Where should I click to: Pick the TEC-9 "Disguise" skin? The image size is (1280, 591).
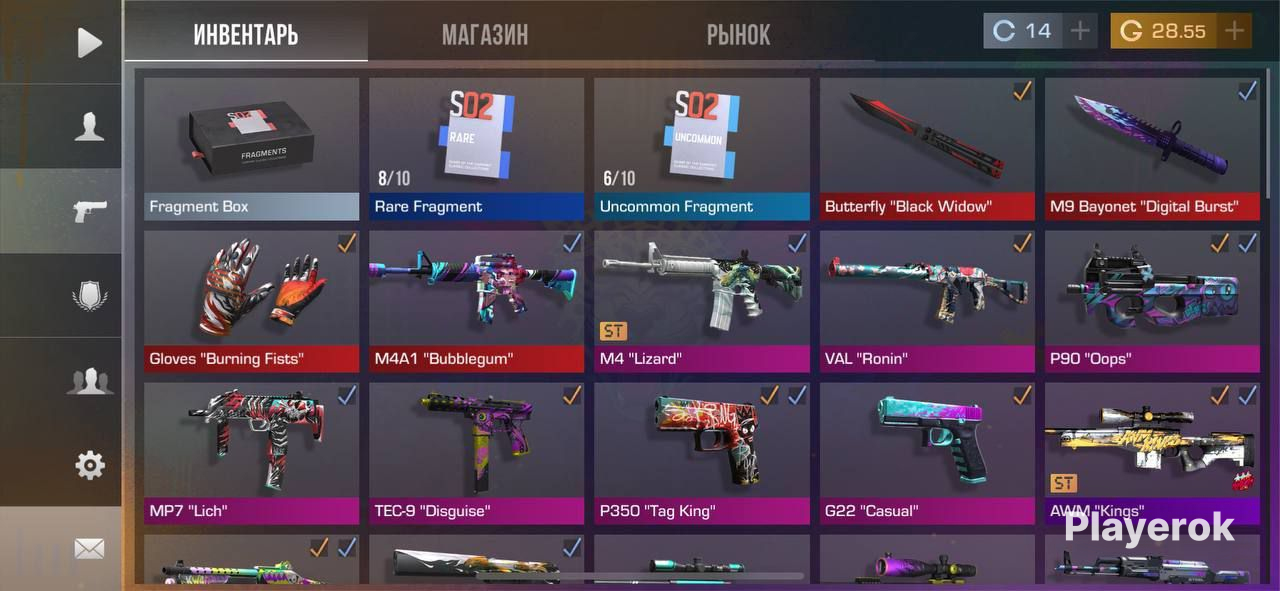point(476,453)
